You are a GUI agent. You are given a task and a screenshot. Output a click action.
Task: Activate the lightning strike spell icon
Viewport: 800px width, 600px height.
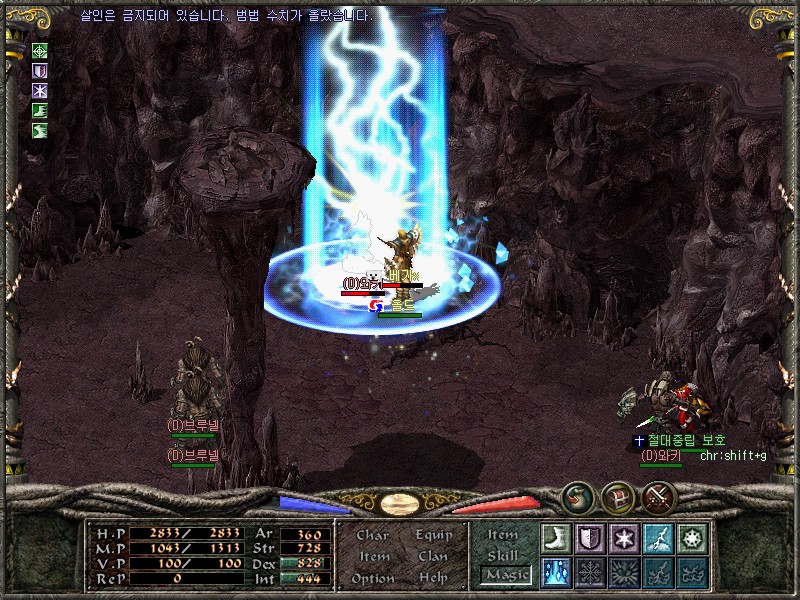click(x=658, y=538)
